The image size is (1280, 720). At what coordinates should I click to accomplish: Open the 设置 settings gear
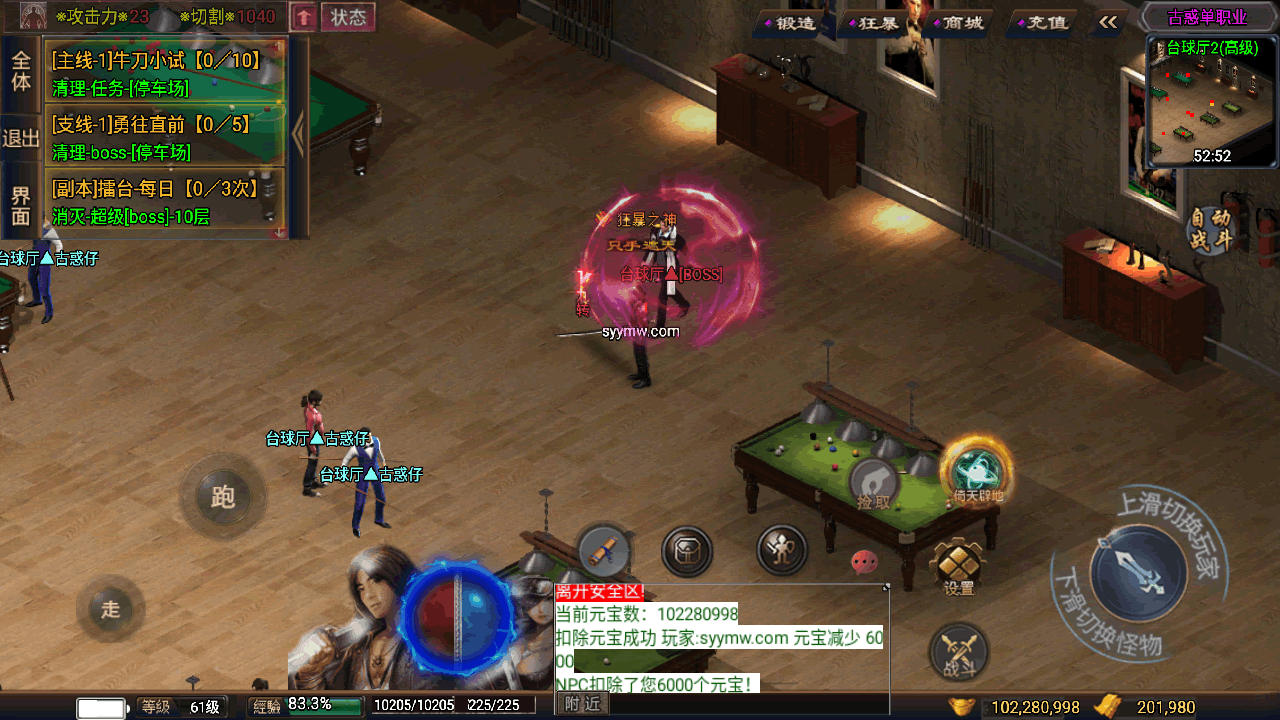point(959,567)
